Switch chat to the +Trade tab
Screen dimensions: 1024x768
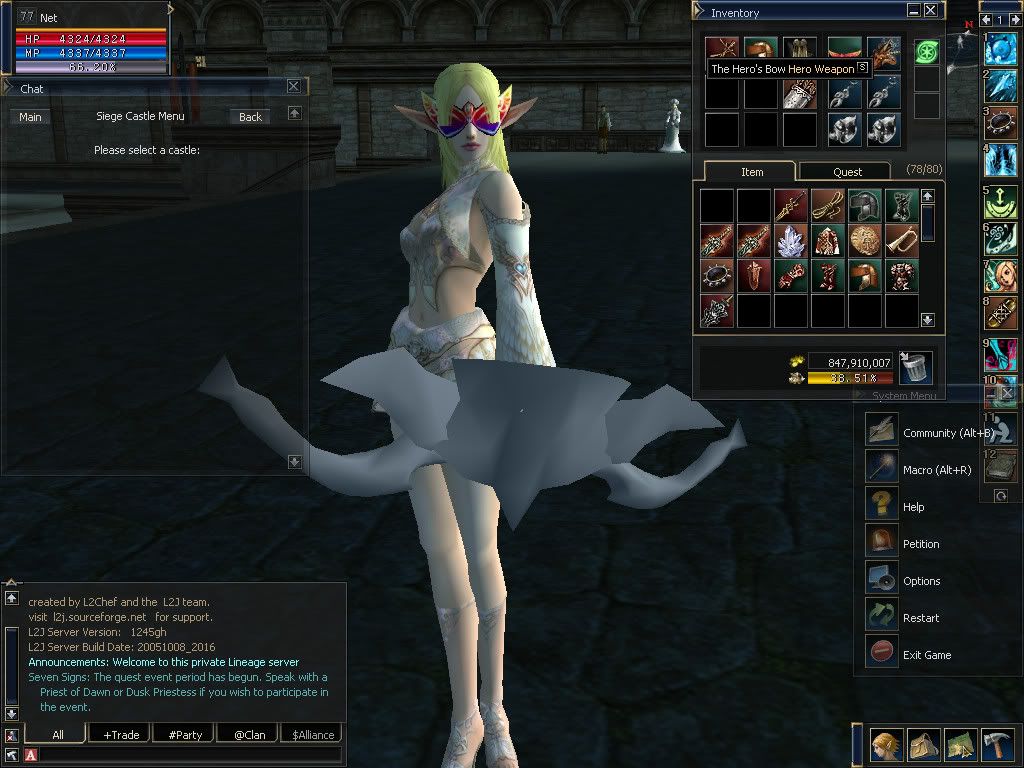click(x=121, y=735)
